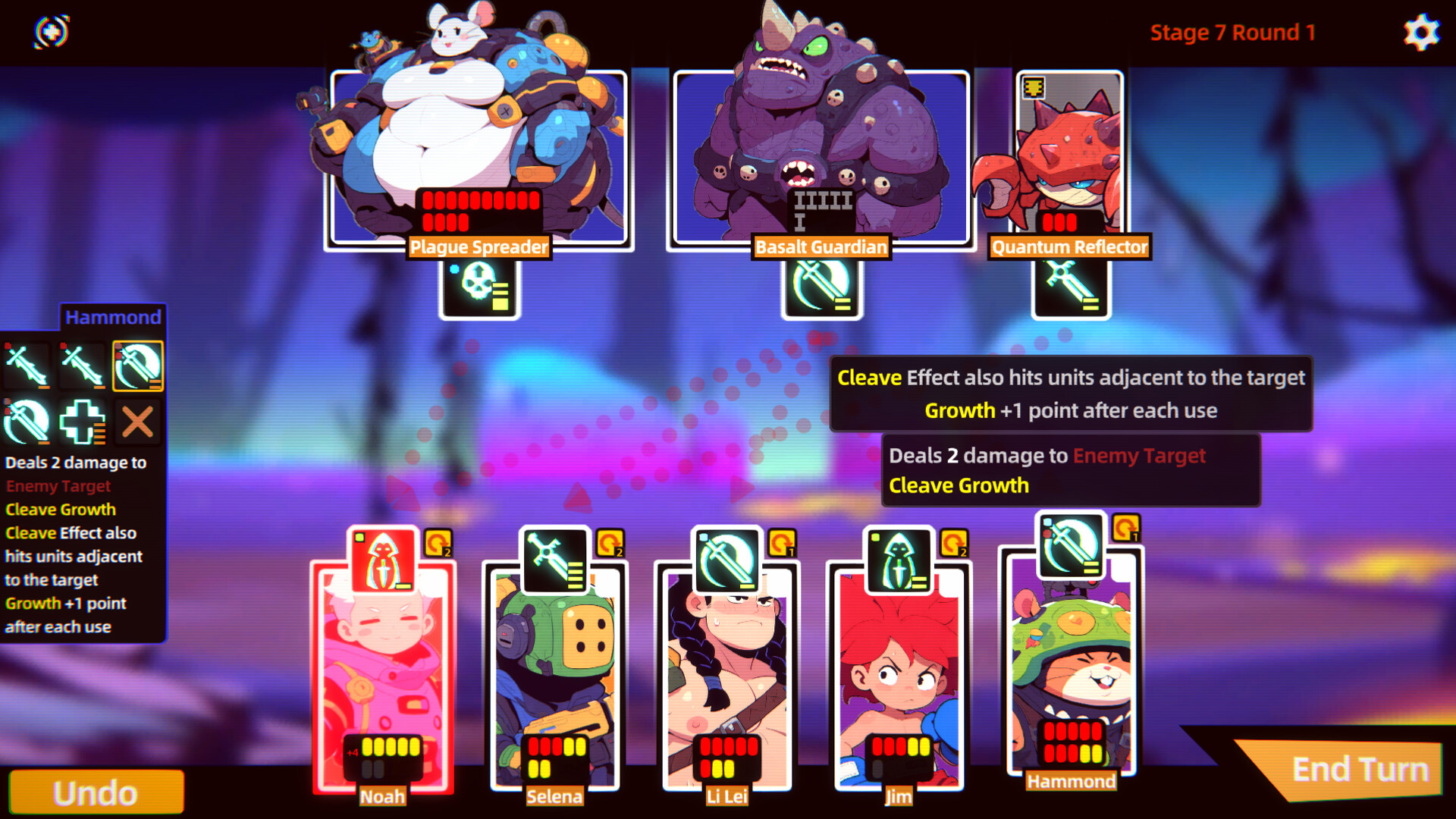
Task: Select Hammond's highlighted Cleave skill icon
Action: coord(140,366)
